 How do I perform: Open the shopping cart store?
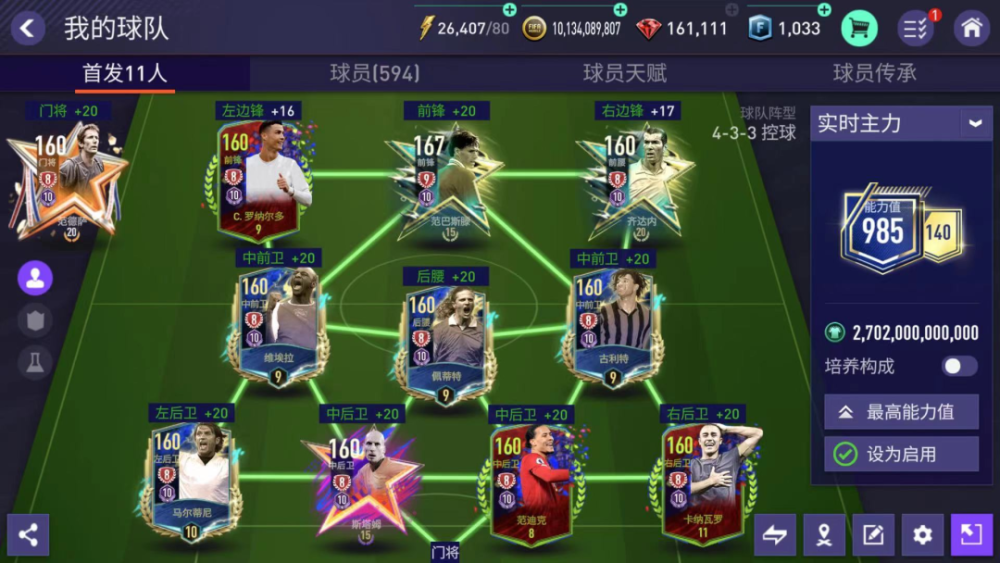tap(859, 28)
